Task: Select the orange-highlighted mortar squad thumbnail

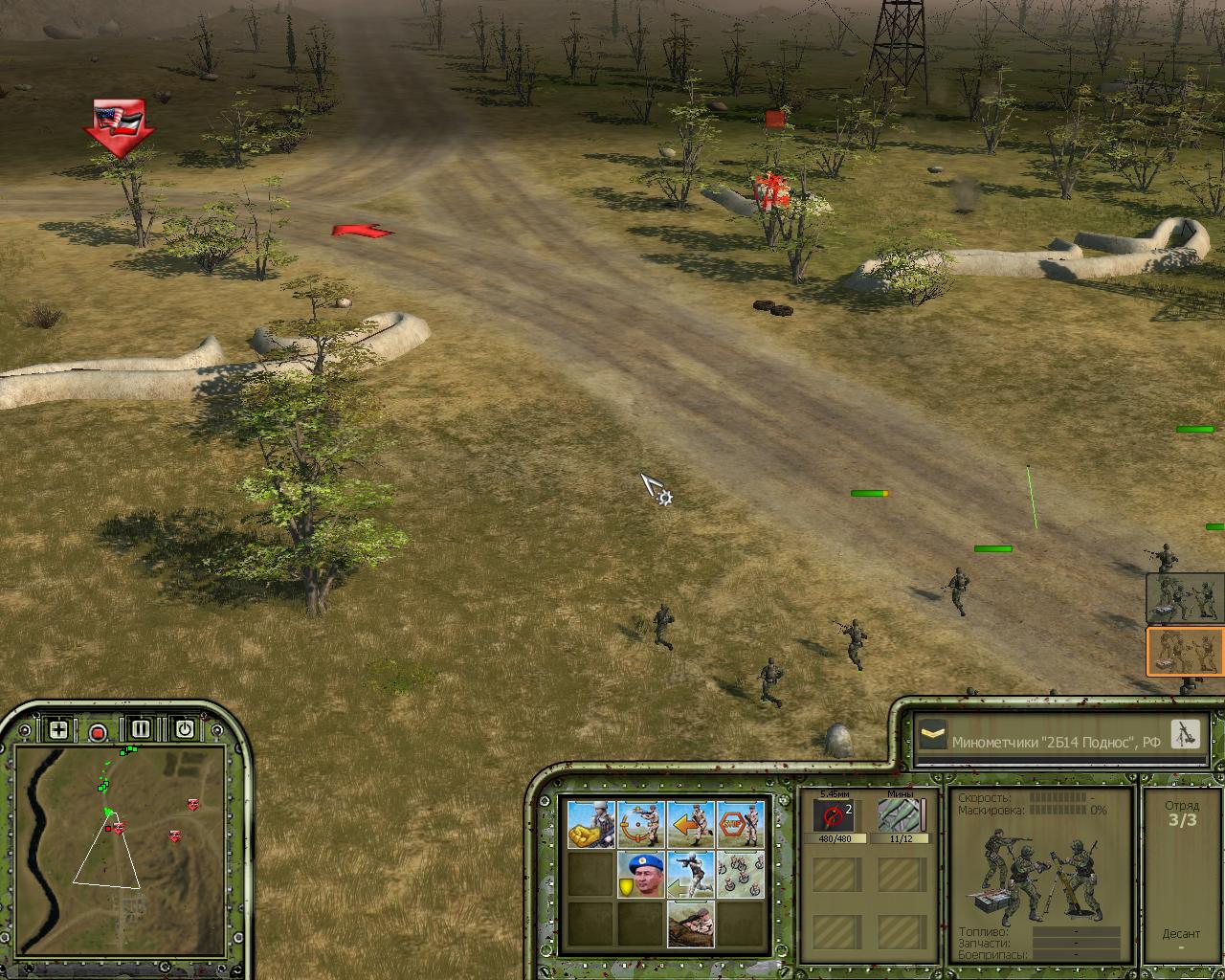Action: [x=1185, y=652]
